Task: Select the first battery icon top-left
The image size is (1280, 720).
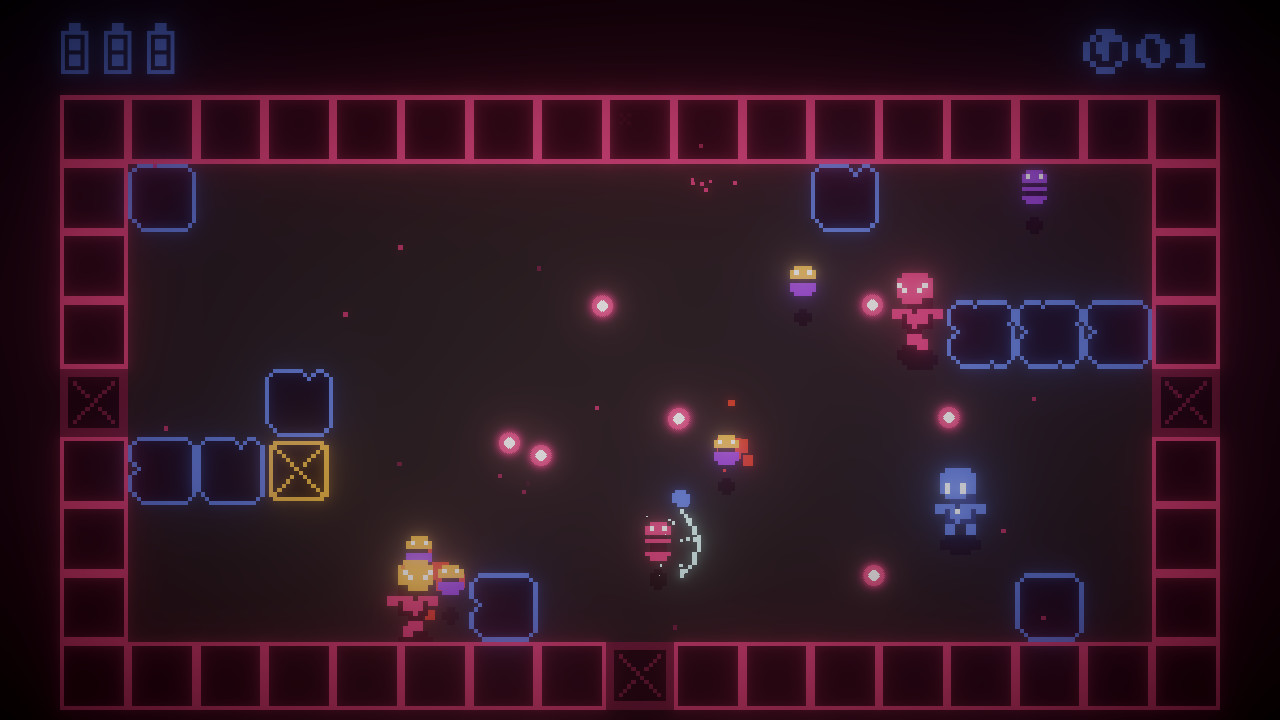Action: 75,48
